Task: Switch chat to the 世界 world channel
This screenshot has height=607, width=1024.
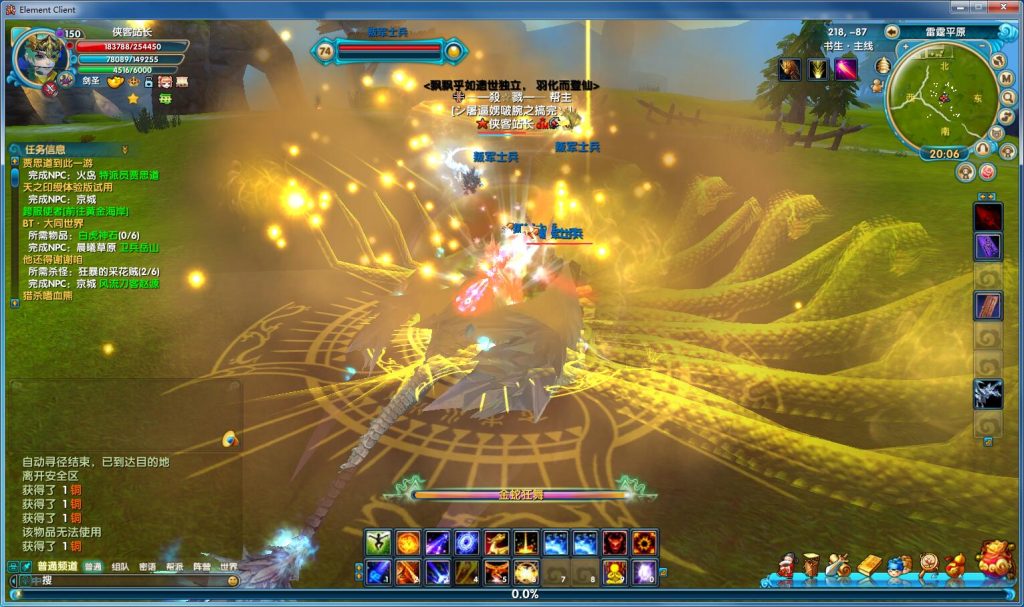Action: click(229, 567)
